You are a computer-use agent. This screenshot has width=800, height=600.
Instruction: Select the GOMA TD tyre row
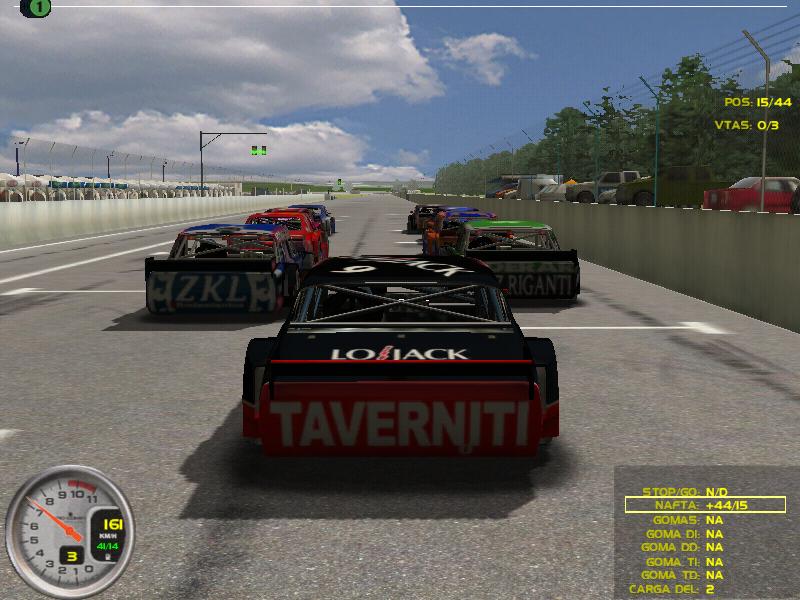pyautogui.click(x=690, y=575)
